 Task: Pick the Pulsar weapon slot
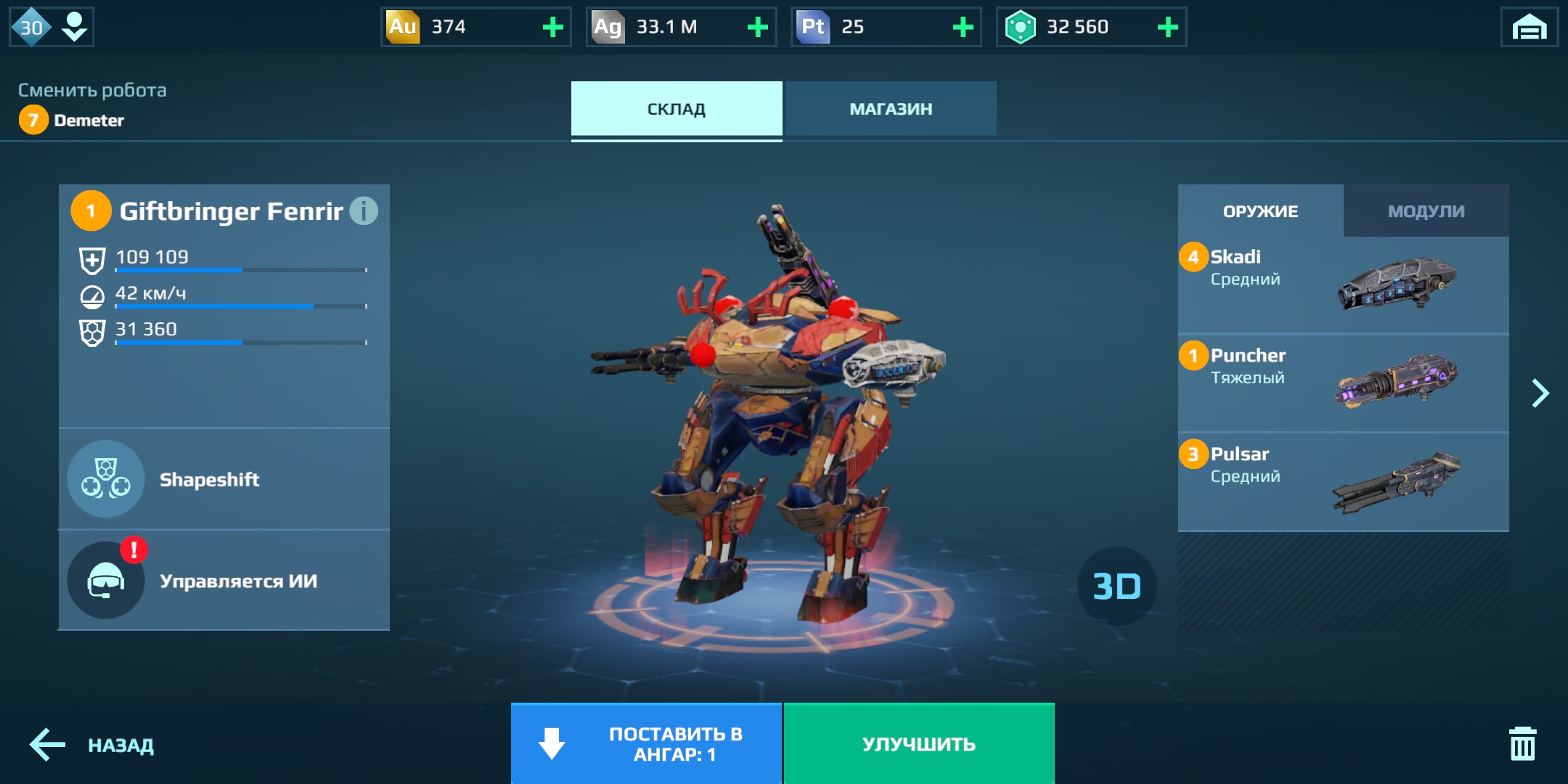pyautogui.click(x=1343, y=481)
